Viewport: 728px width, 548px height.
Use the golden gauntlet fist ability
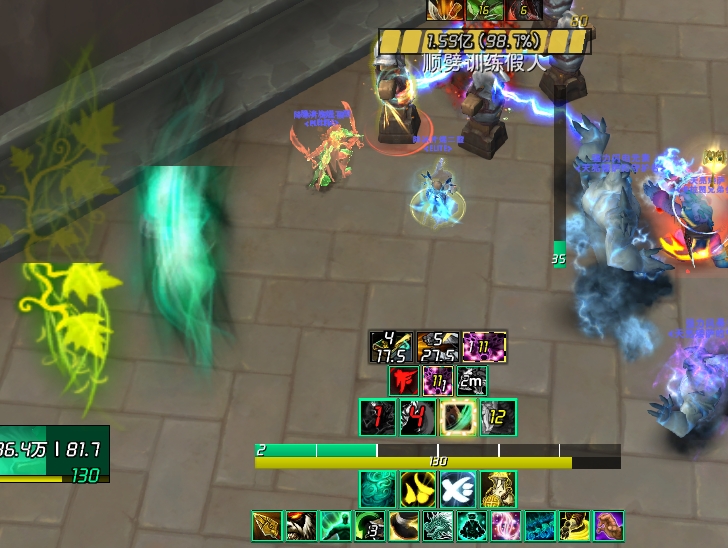[573, 526]
